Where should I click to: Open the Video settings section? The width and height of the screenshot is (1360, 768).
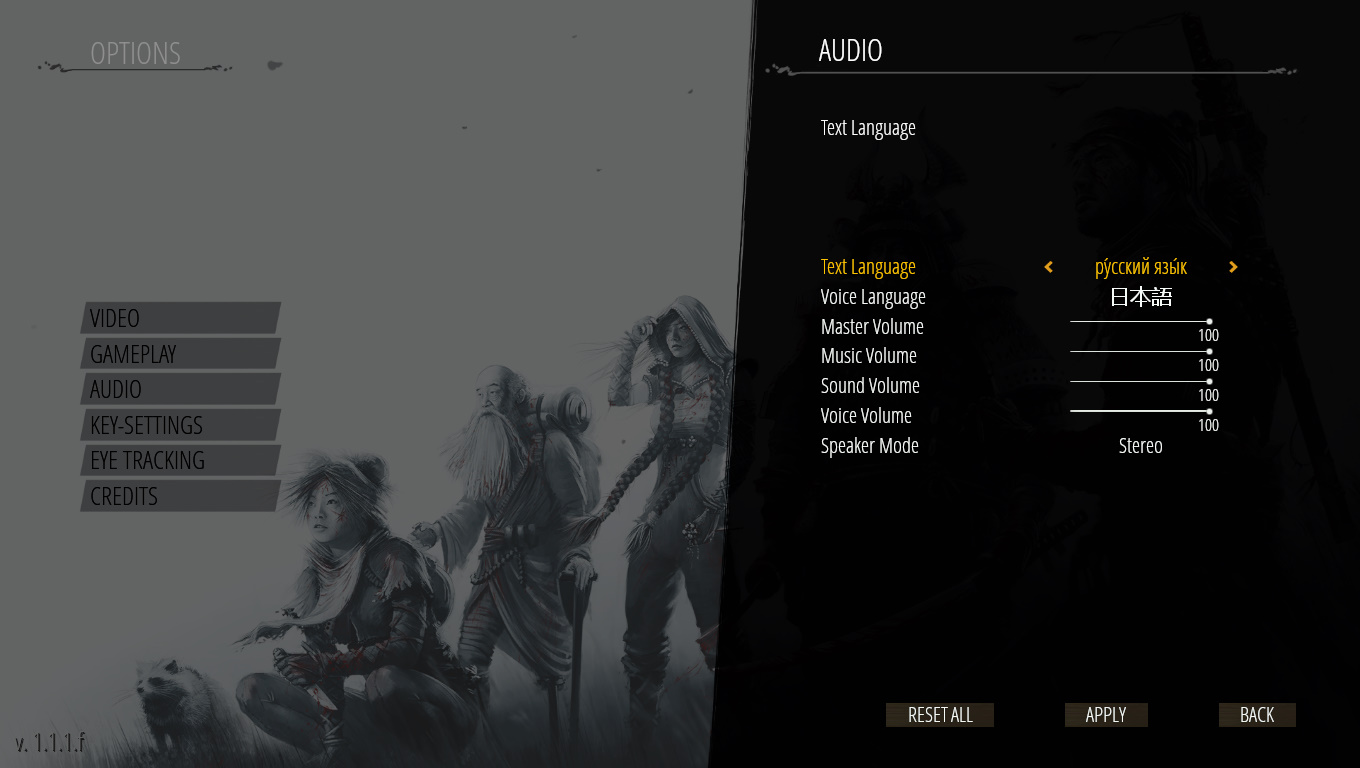click(178, 318)
